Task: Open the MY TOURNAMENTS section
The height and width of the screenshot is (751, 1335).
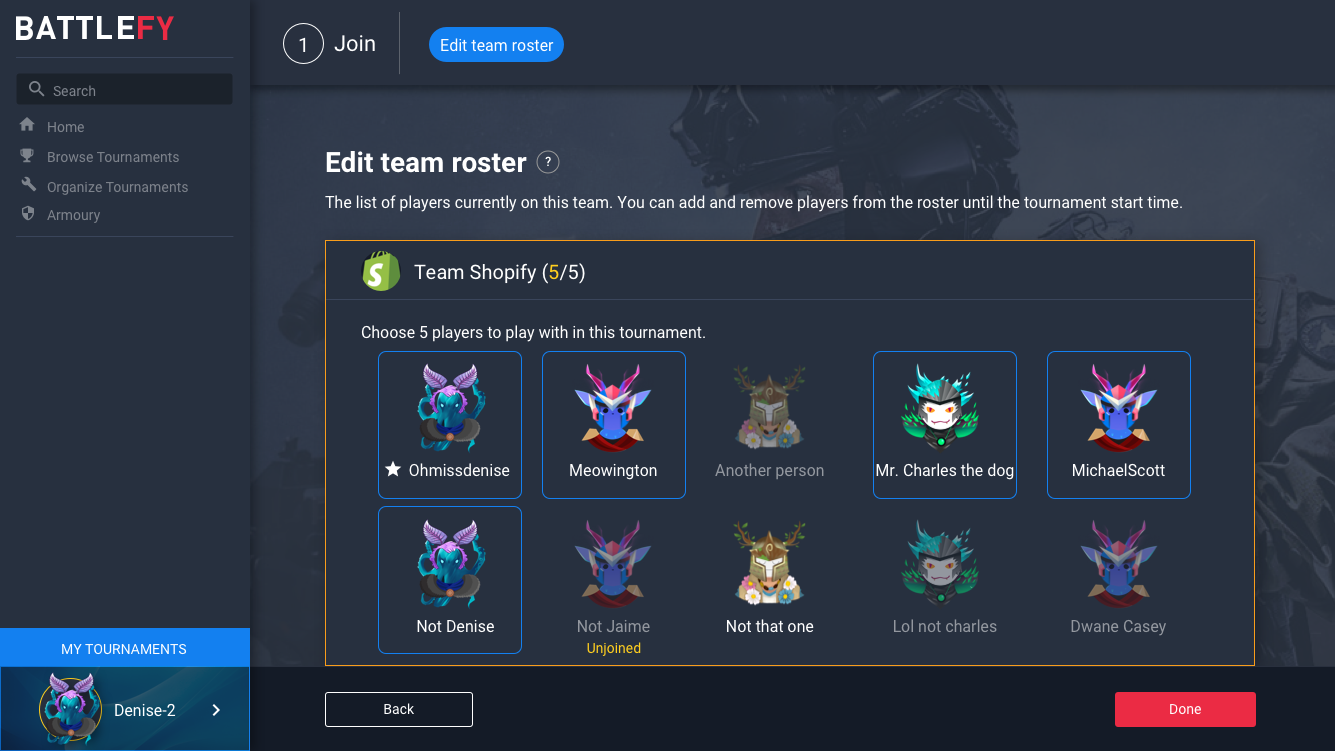Action: pos(125,648)
